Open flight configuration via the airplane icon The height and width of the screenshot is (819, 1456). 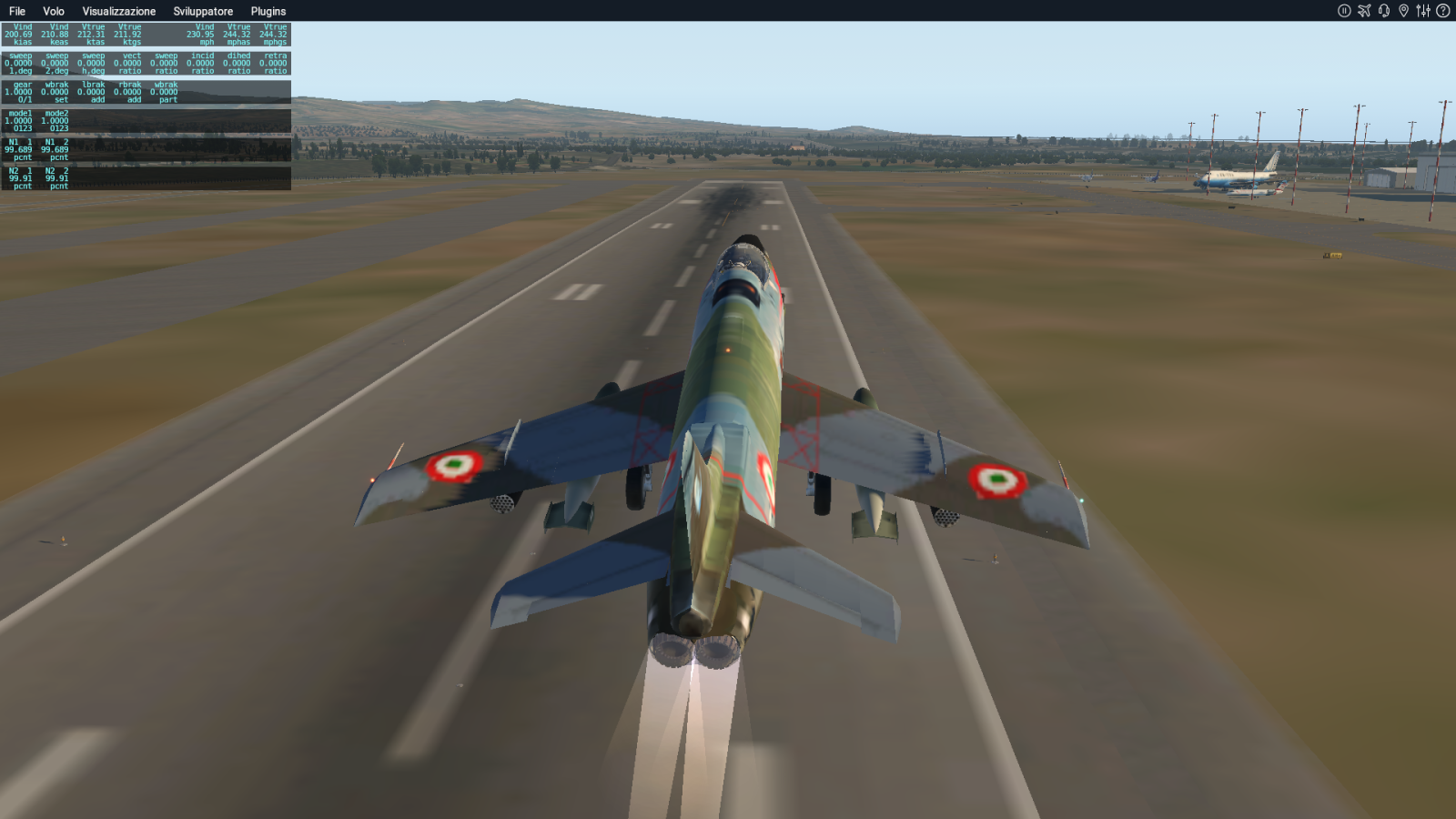pyautogui.click(x=1364, y=11)
